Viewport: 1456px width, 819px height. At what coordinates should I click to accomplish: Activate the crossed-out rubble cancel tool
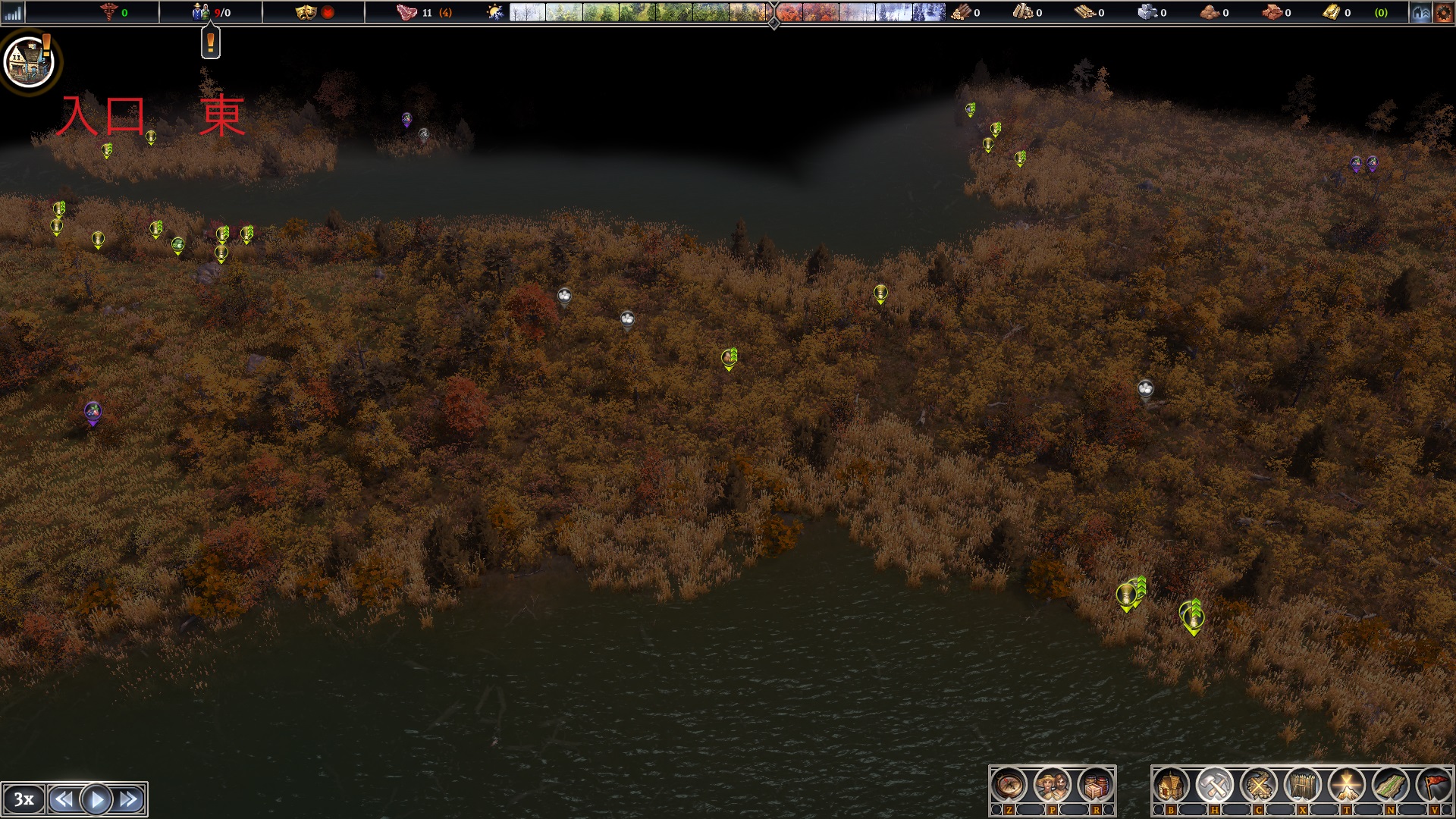tap(1258, 786)
